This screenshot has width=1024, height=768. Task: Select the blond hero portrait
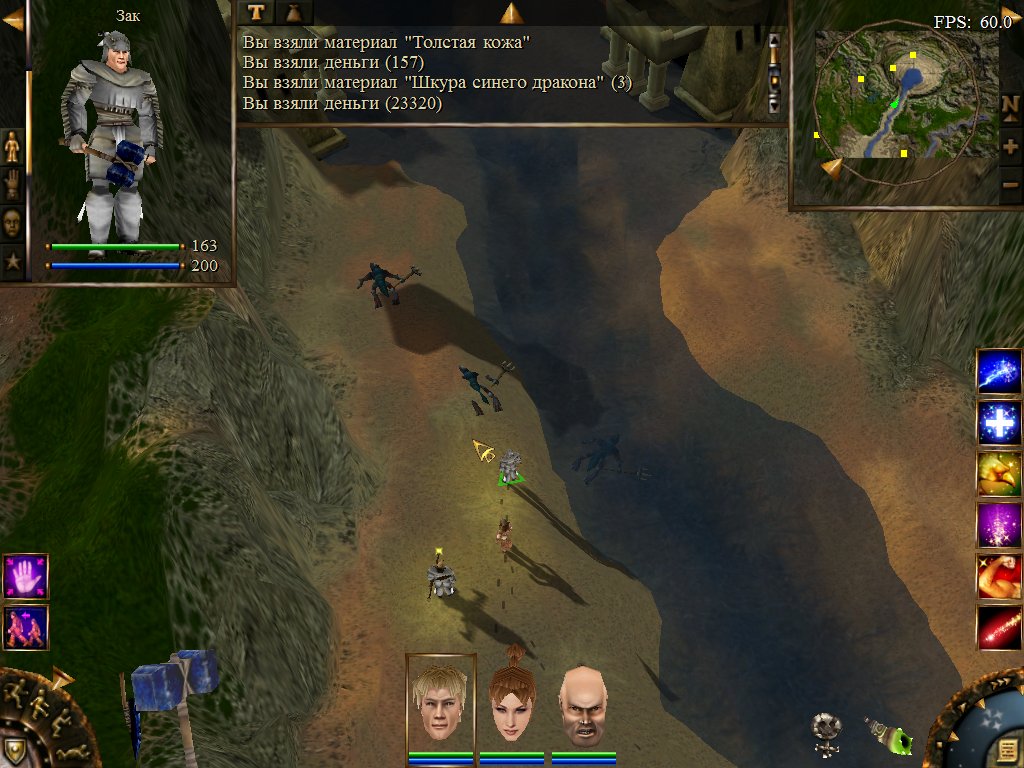(x=441, y=704)
